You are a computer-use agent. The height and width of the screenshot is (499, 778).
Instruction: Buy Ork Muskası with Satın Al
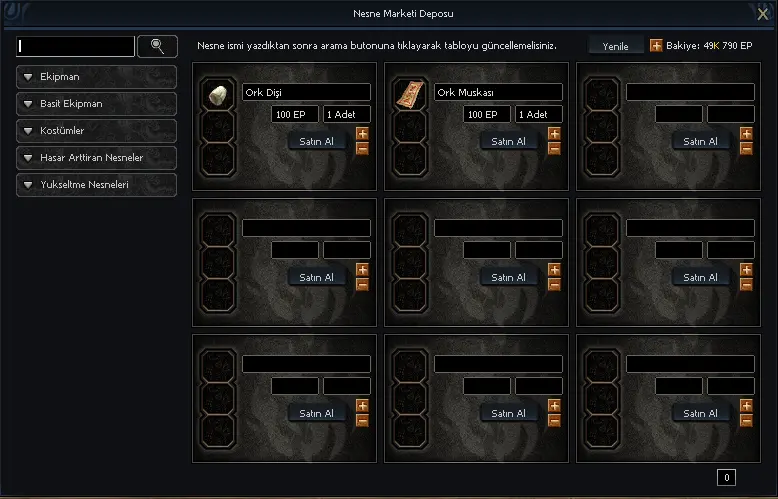pyautogui.click(x=509, y=141)
